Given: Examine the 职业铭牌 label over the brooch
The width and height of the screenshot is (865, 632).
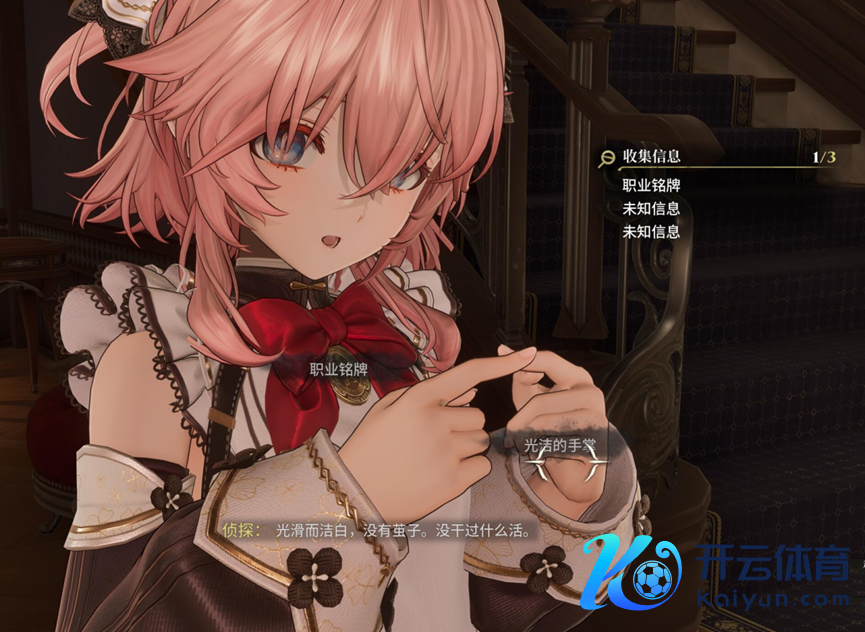Looking at the screenshot, I should [338, 369].
